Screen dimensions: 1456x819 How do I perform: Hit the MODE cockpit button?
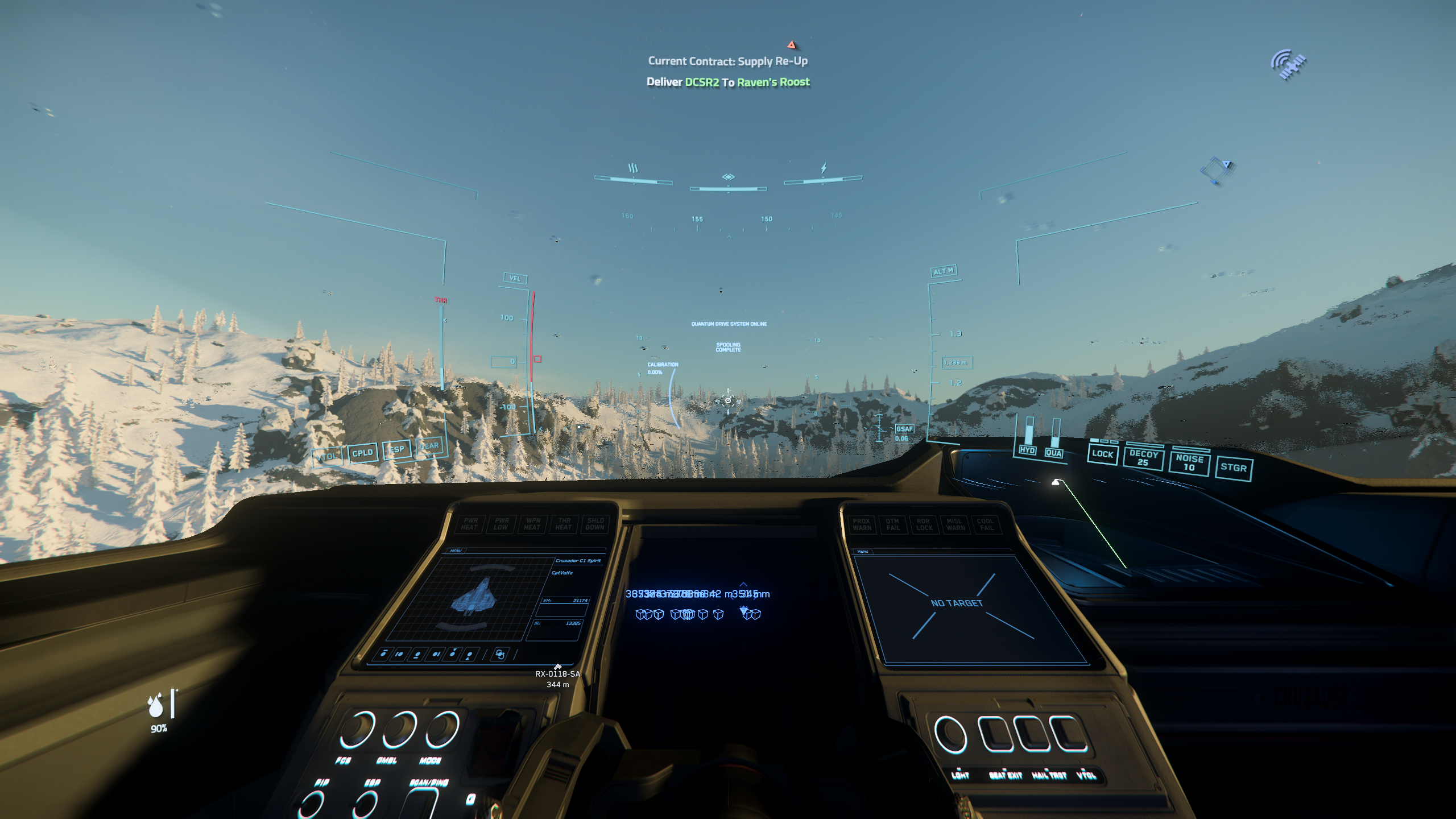click(x=442, y=729)
